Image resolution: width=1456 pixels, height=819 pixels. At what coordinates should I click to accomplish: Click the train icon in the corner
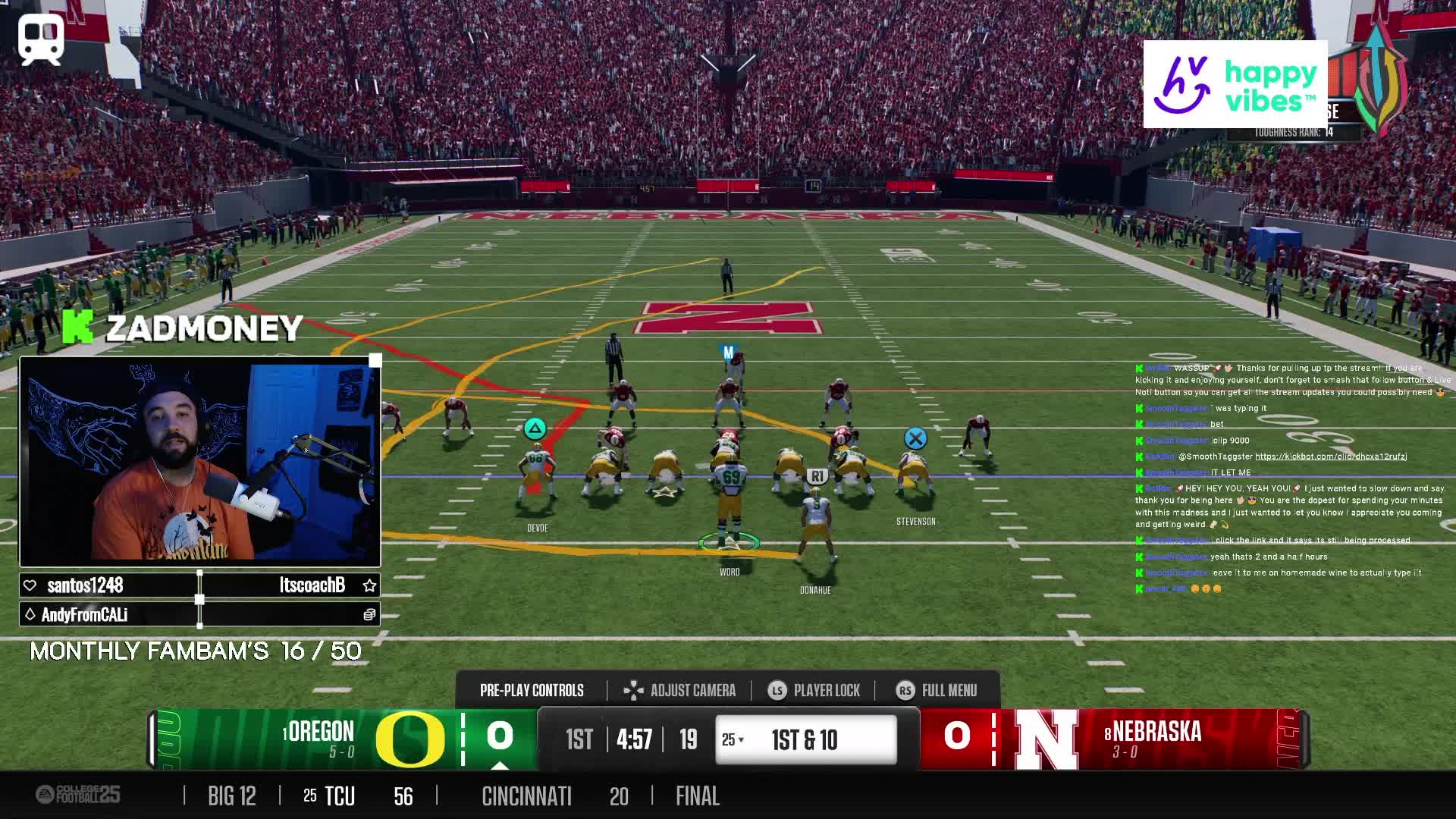41,39
